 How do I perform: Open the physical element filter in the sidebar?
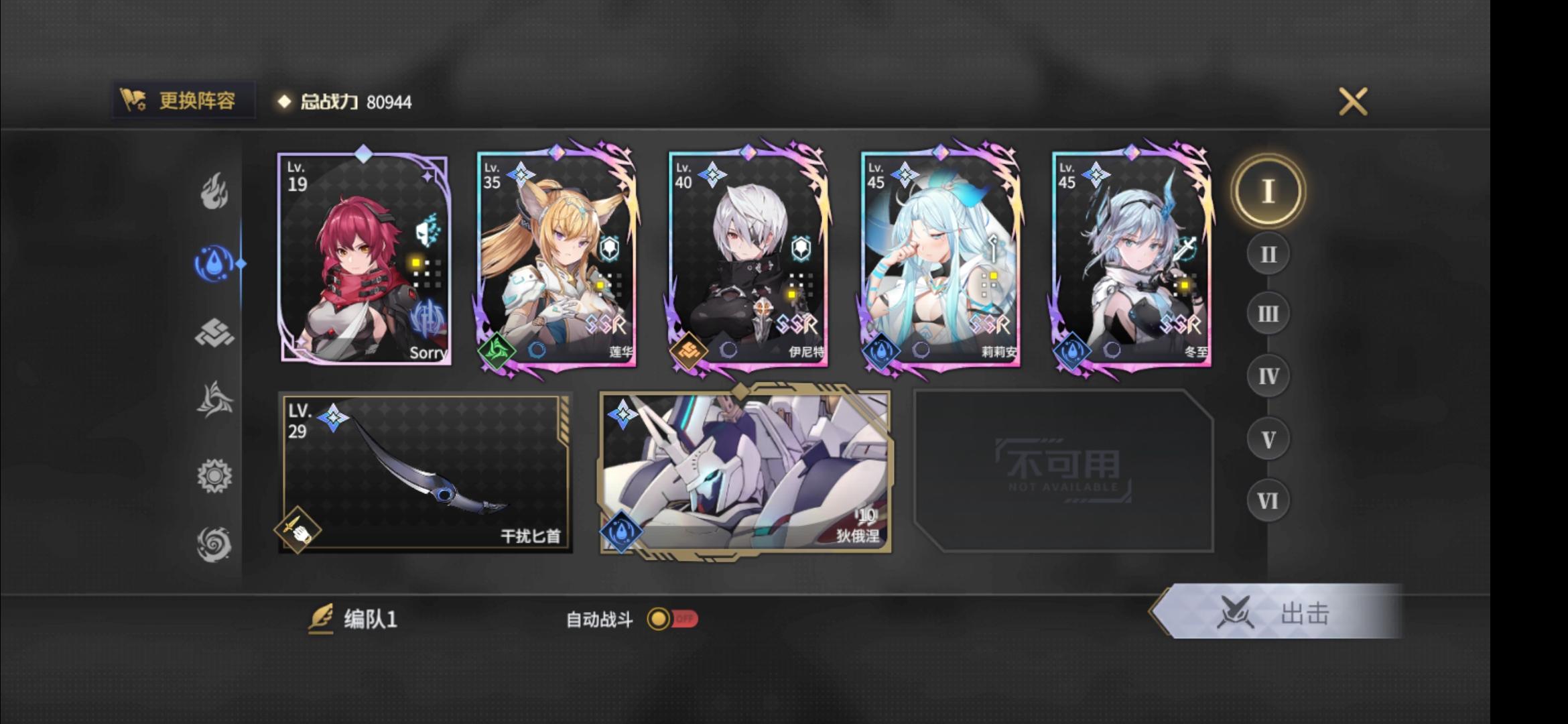click(214, 333)
